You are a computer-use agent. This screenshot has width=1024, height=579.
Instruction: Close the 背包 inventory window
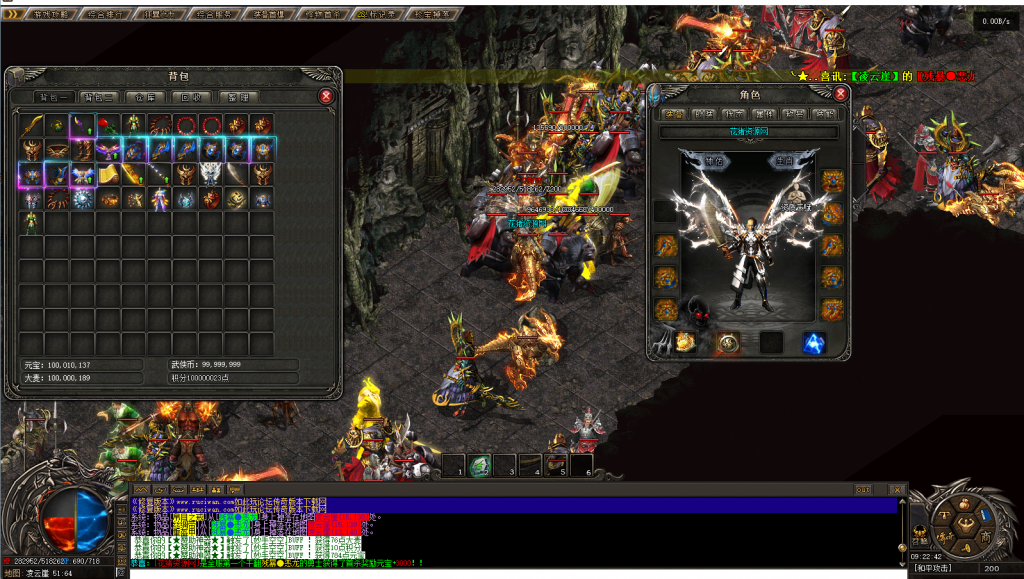click(x=326, y=96)
